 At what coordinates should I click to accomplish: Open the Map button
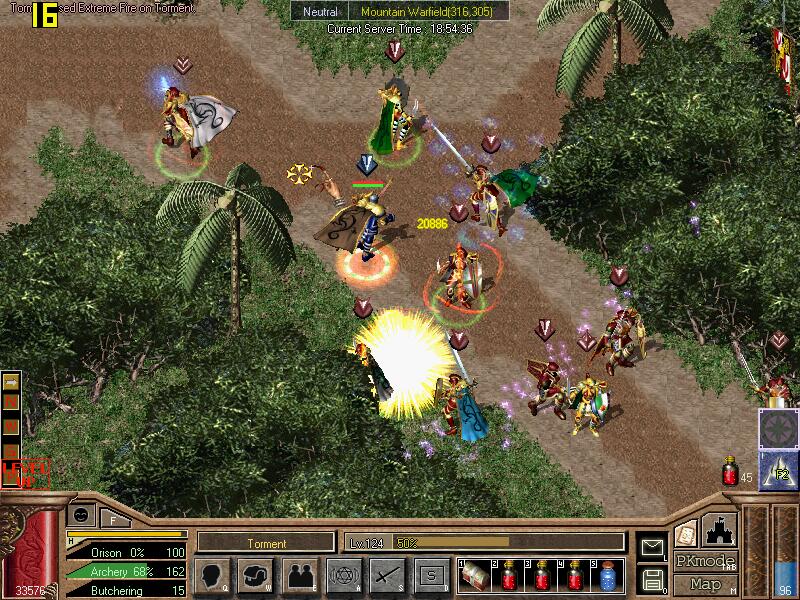(706, 584)
